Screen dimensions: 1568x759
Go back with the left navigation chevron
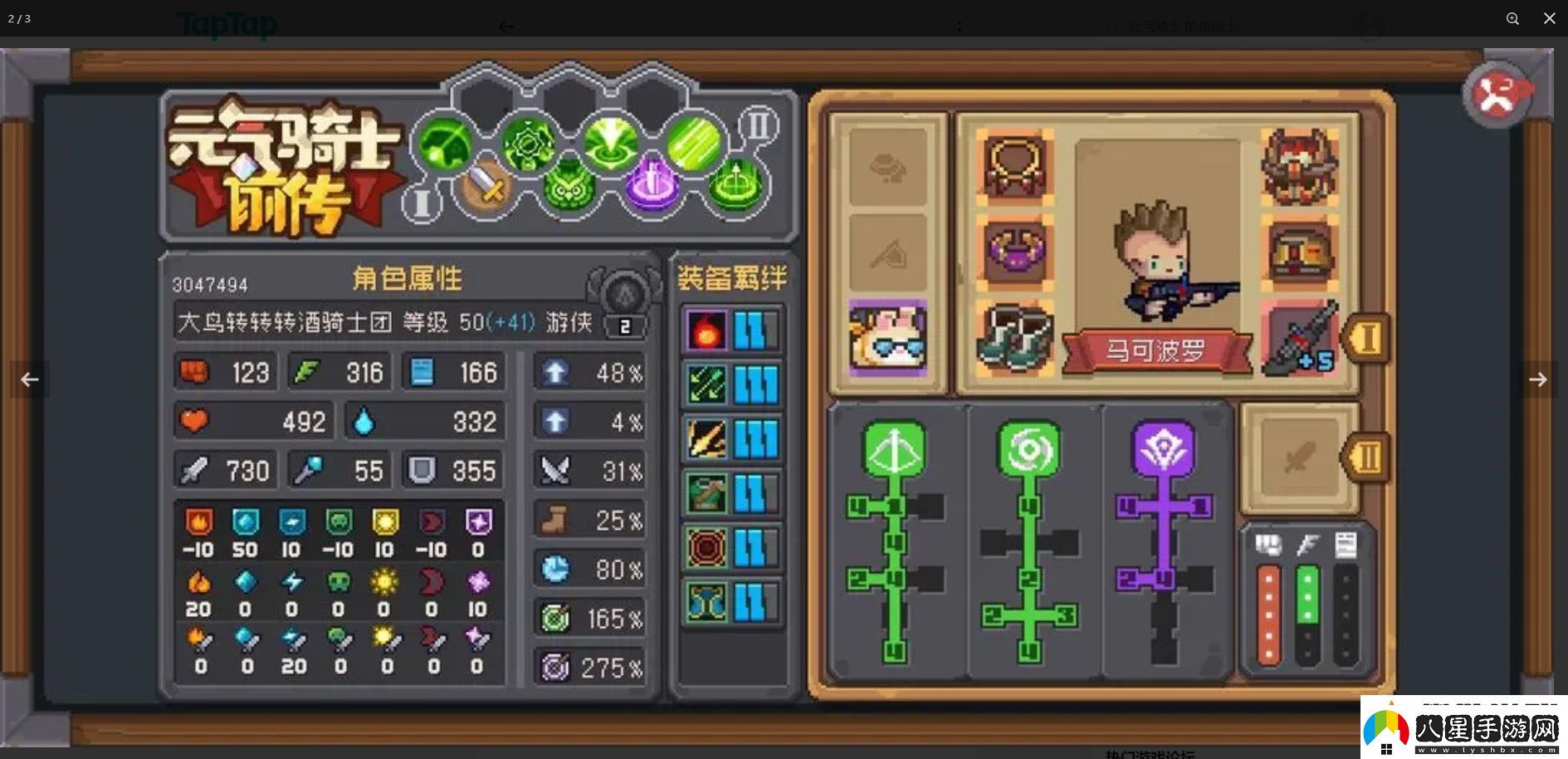pyautogui.click(x=30, y=379)
